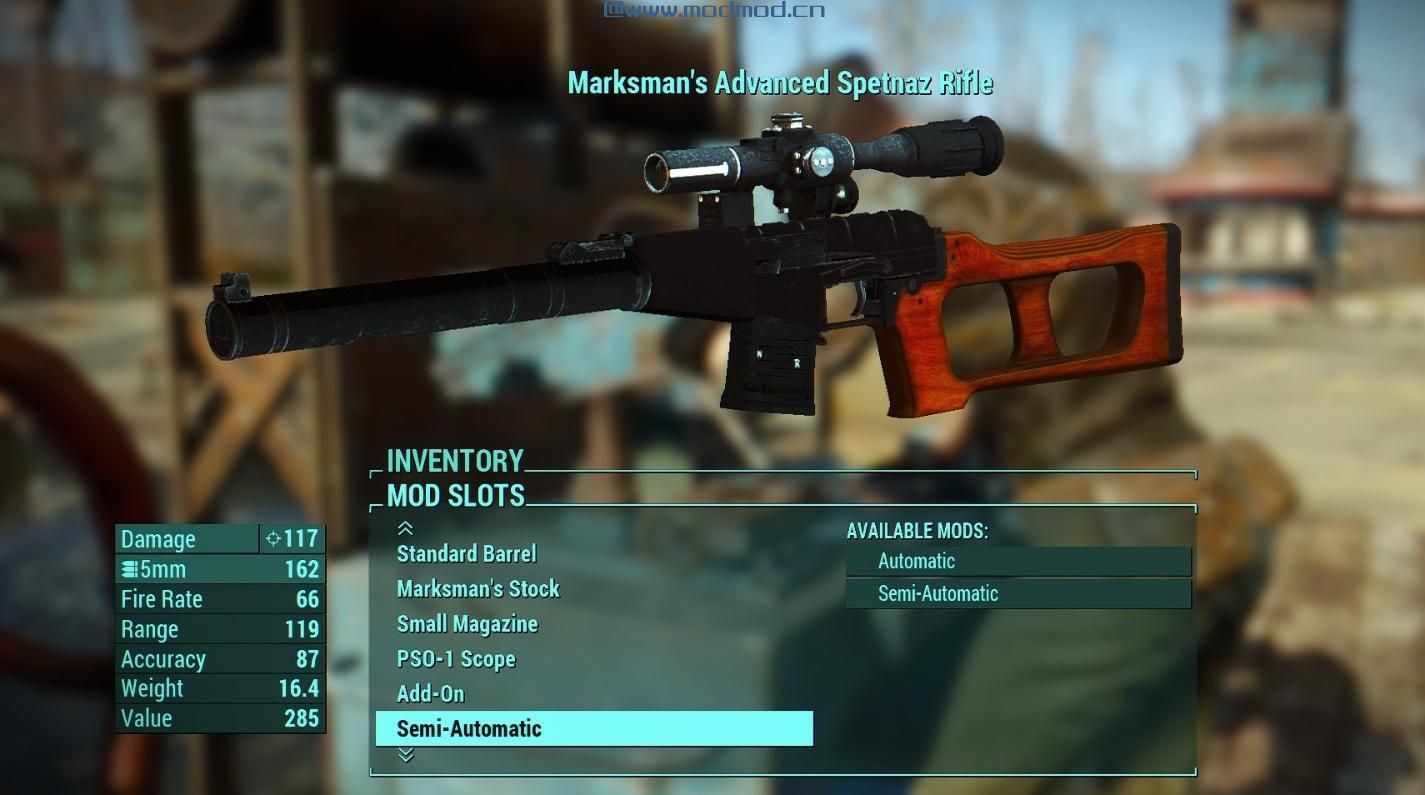
Task: Expand the Standard Barrel mod slot
Action: click(466, 554)
